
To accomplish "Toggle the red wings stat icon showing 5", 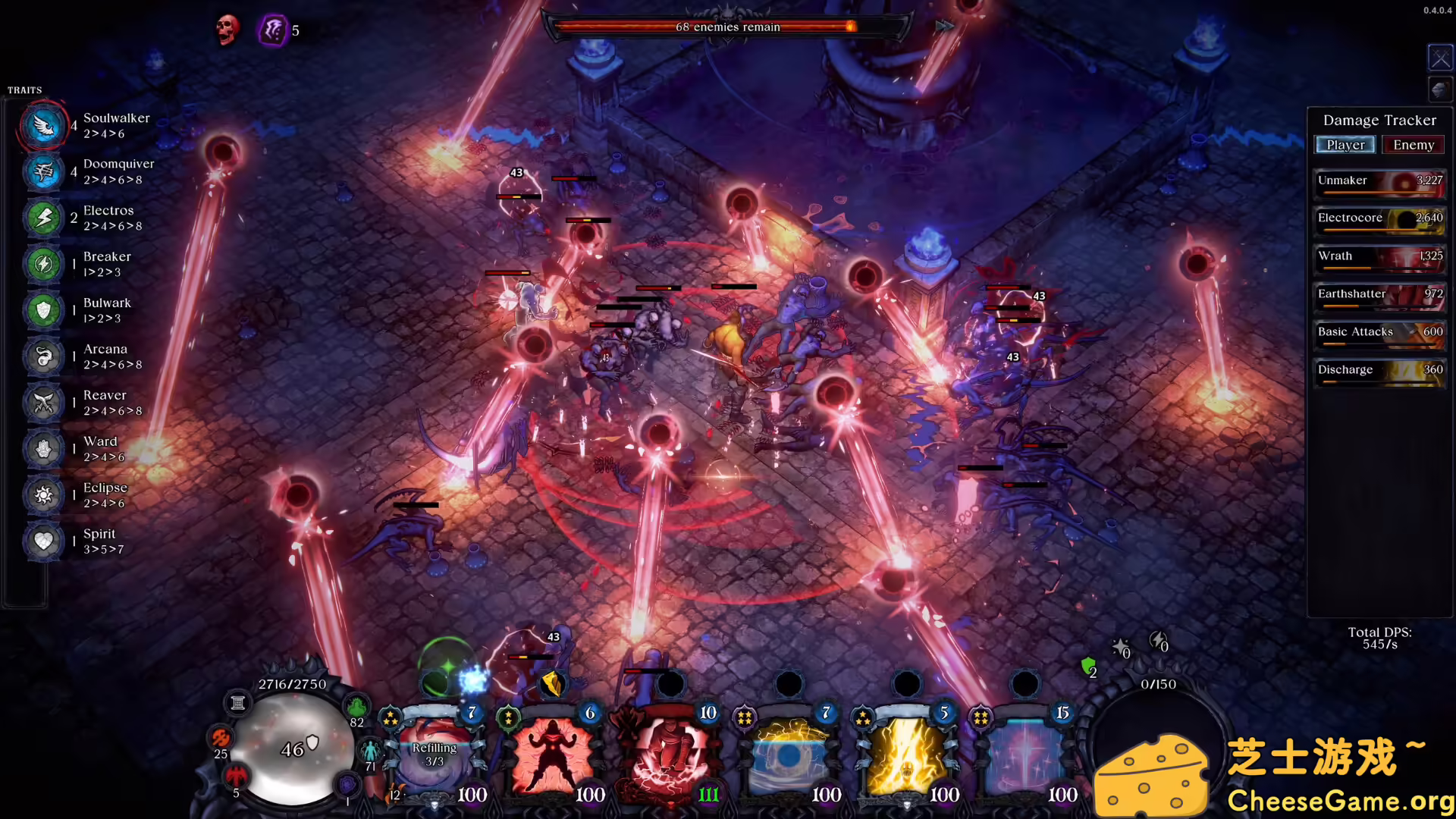I will click(x=237, y=777).
